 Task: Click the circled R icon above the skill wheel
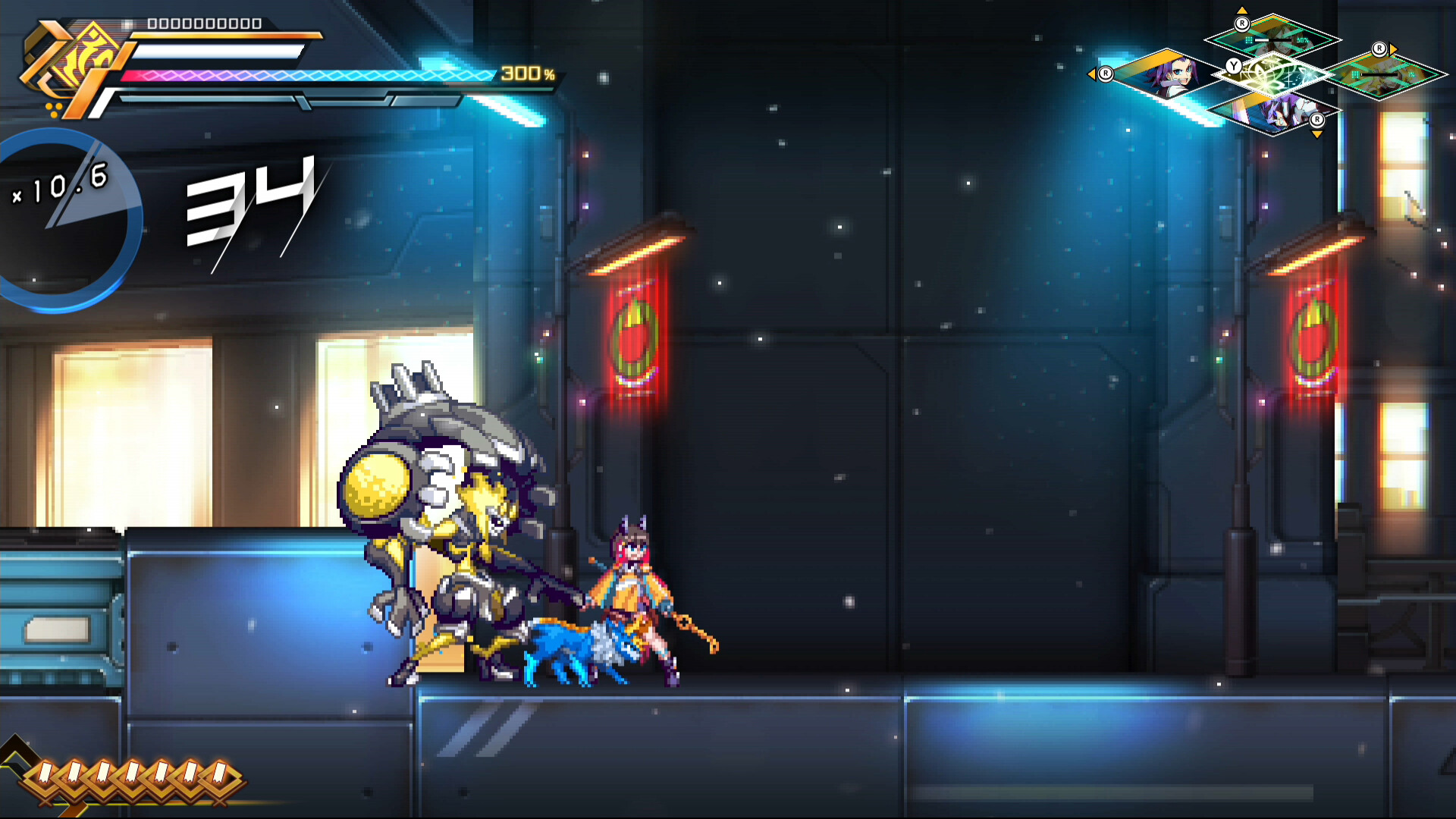tap(1242, 25)
